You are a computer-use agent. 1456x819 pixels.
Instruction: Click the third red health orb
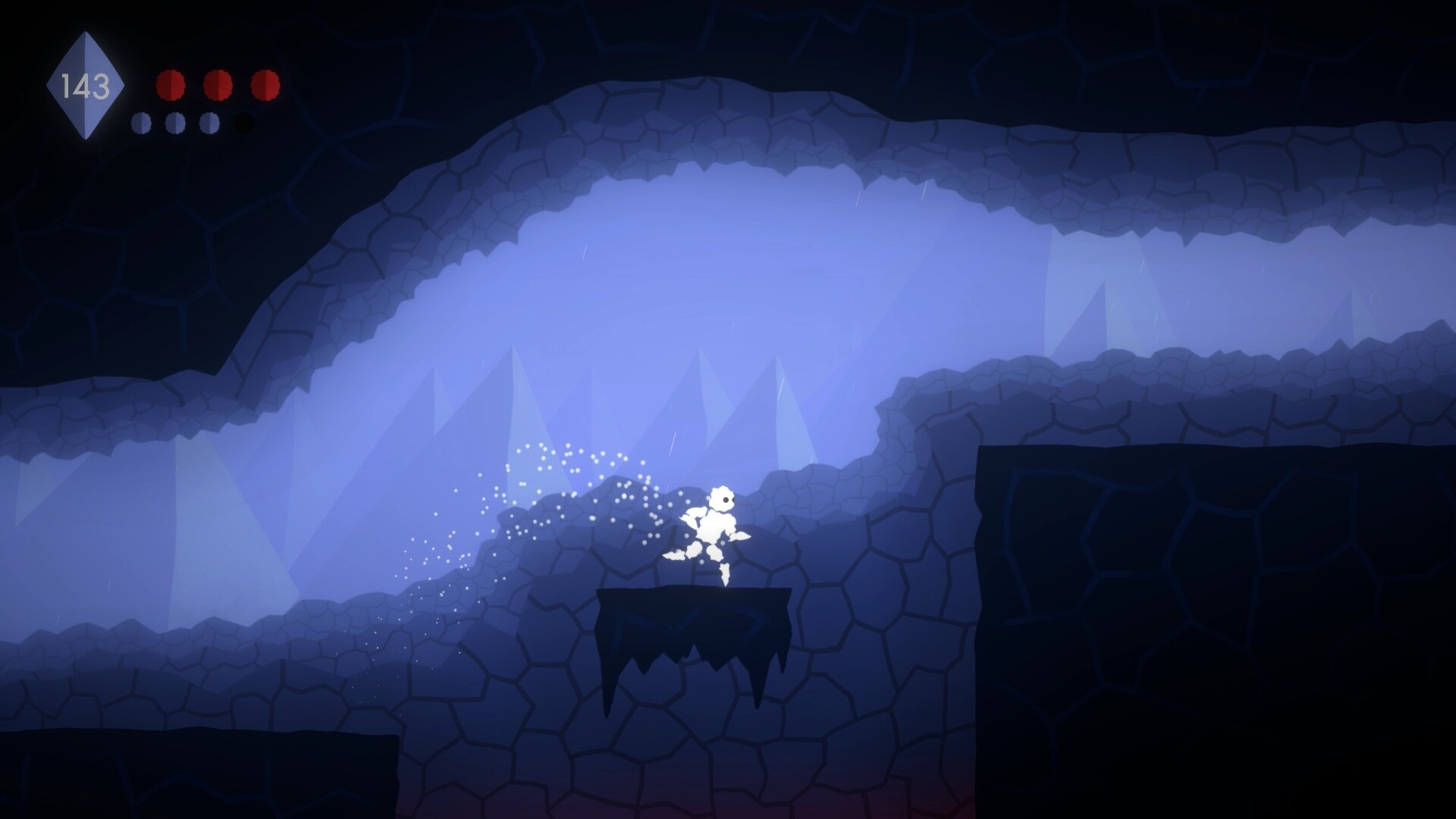click(265, 85)
